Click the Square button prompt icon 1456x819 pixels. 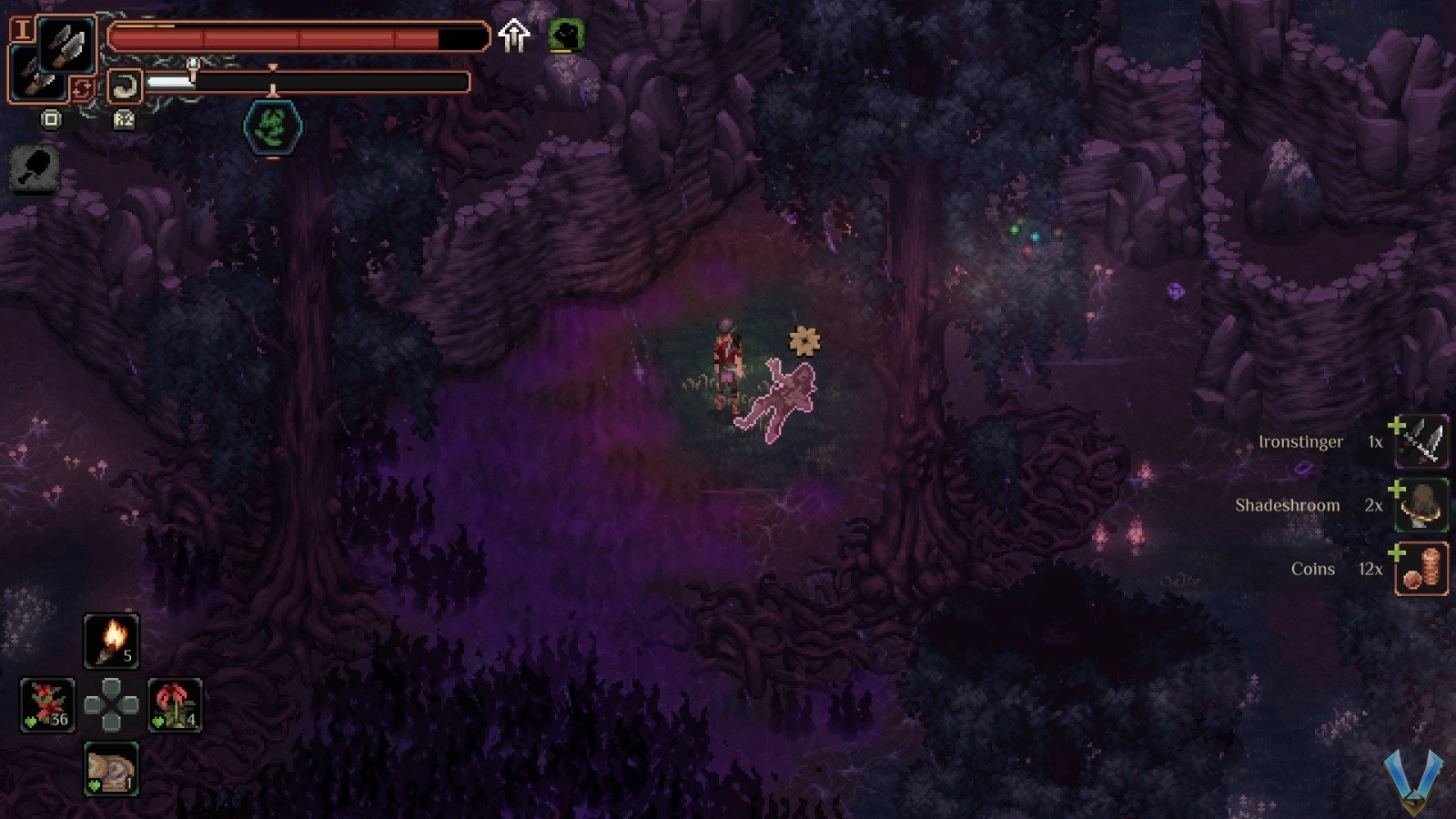pyautogui.click(x=52, y=119)
